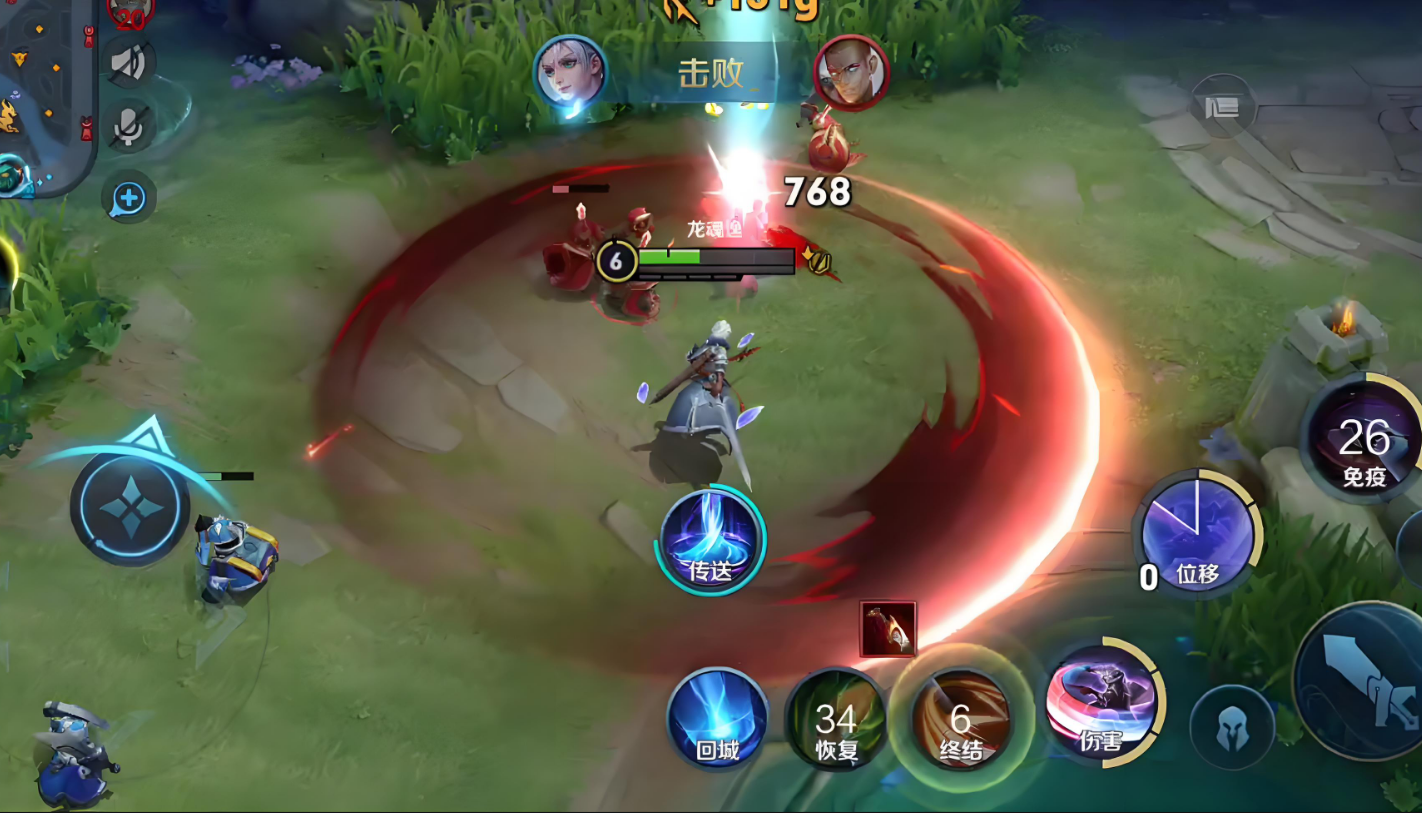Activate the 传送 teleport skill
The height and width of the screenshot is (813, 1422).
[710, 541]
